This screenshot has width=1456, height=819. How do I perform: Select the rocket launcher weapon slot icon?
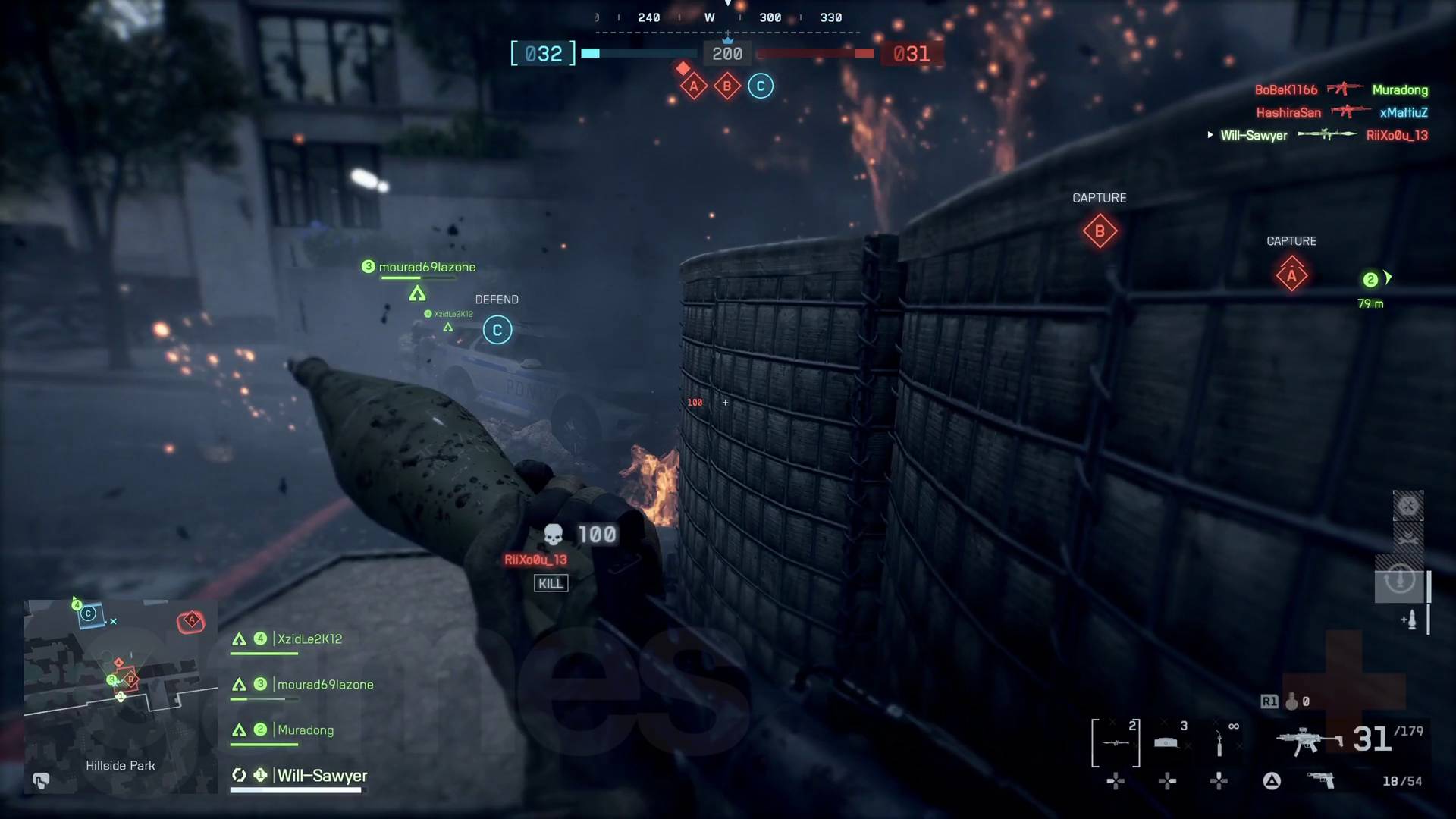1114,743
